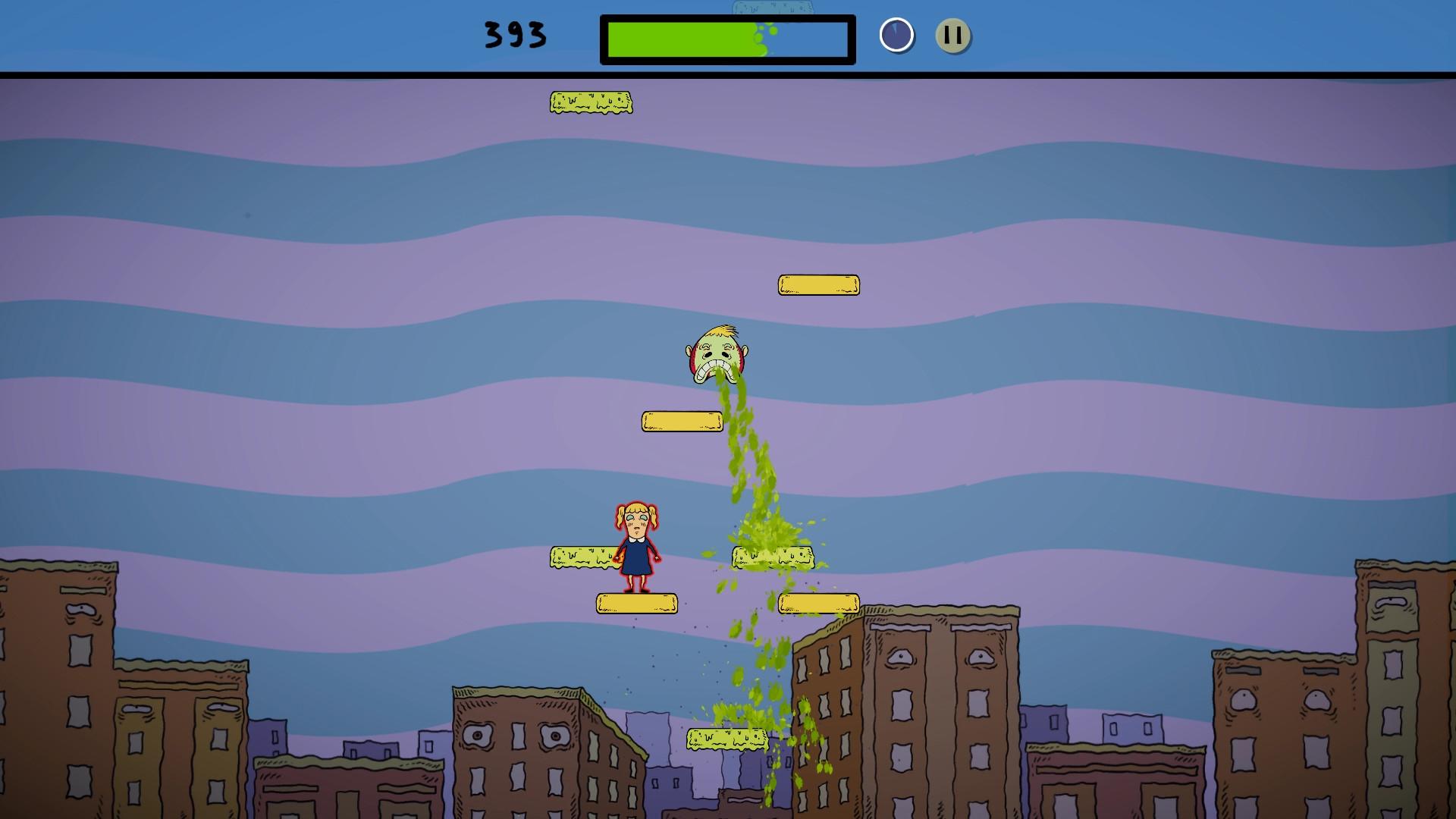Click the yellow platform on the upper right
The width and height of the screenshot is (1456, 819).
pyautogui.click(x=819, y=283)
